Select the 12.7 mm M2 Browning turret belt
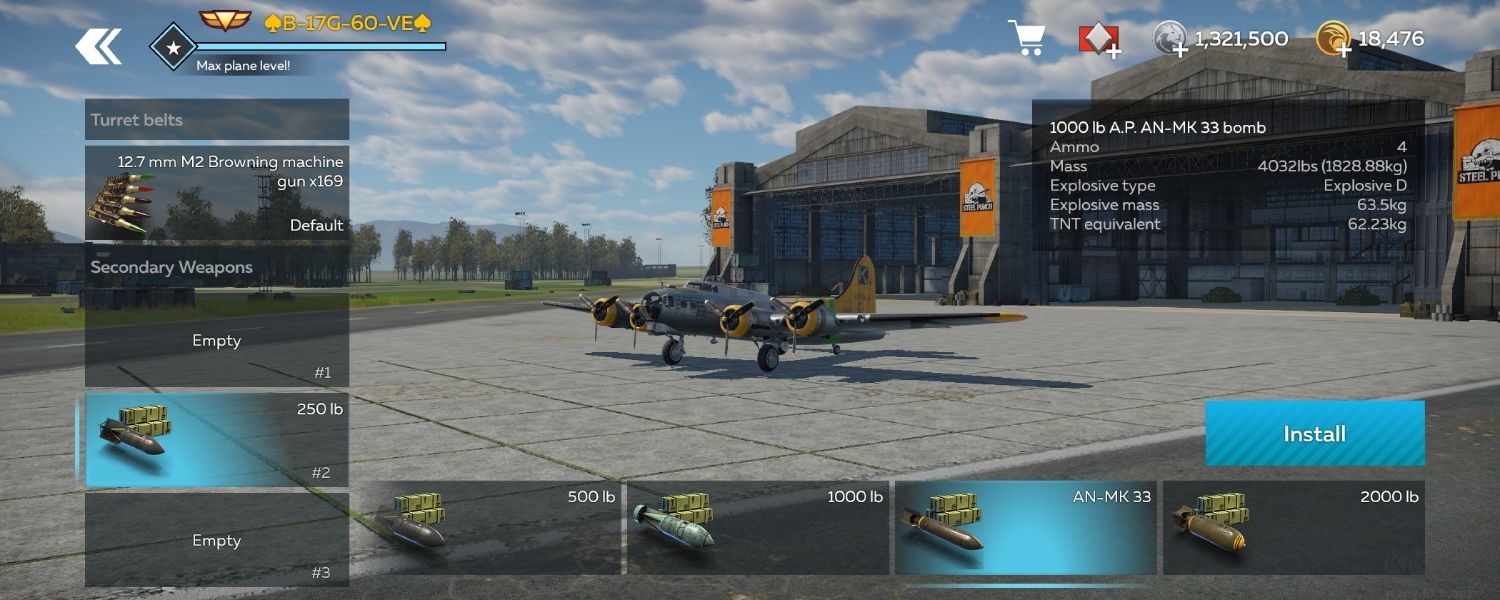The width and height of the screenshot is (1500, 600). point(217,193)
